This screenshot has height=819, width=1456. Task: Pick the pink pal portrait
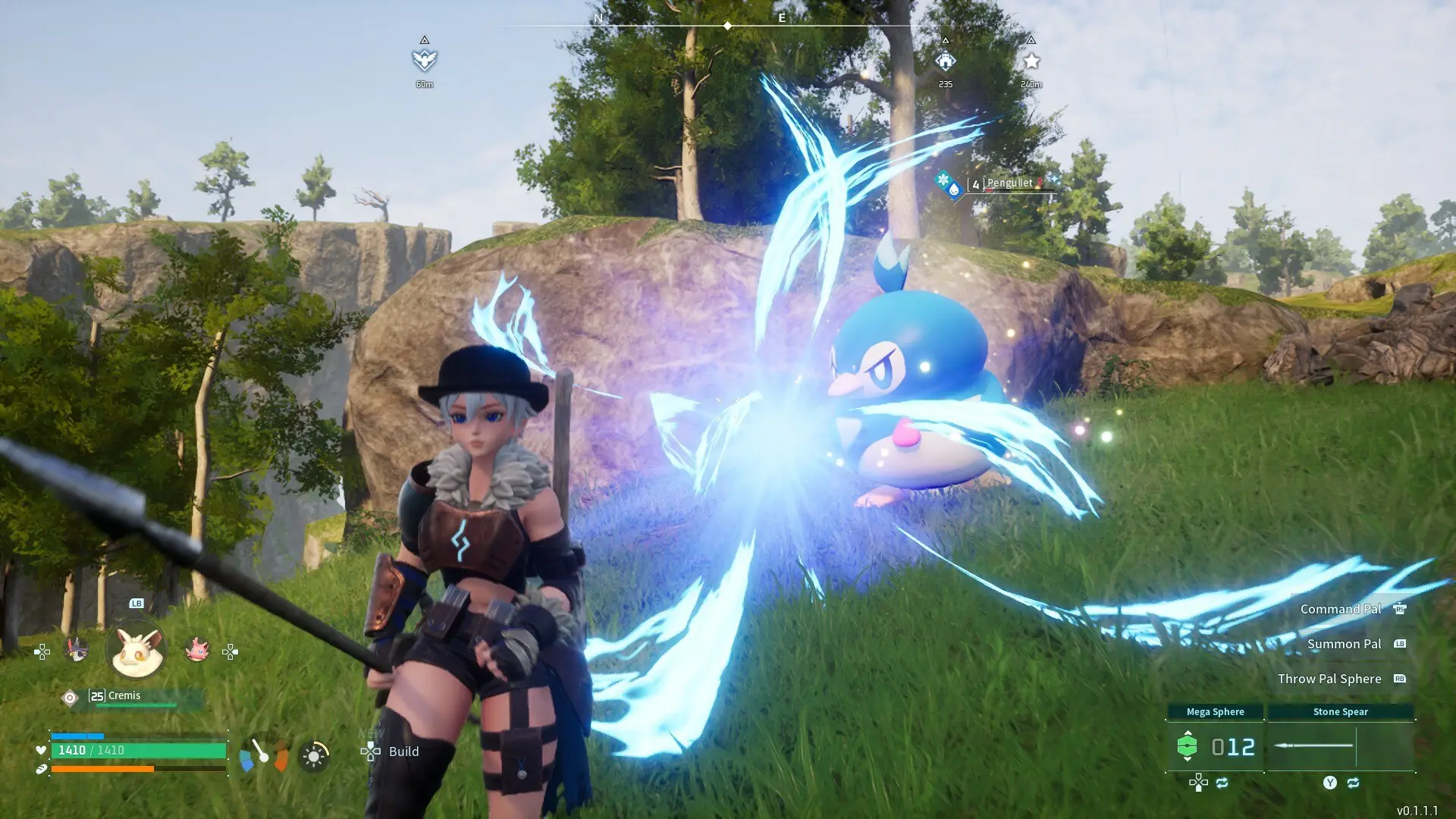tap(196, 650)
